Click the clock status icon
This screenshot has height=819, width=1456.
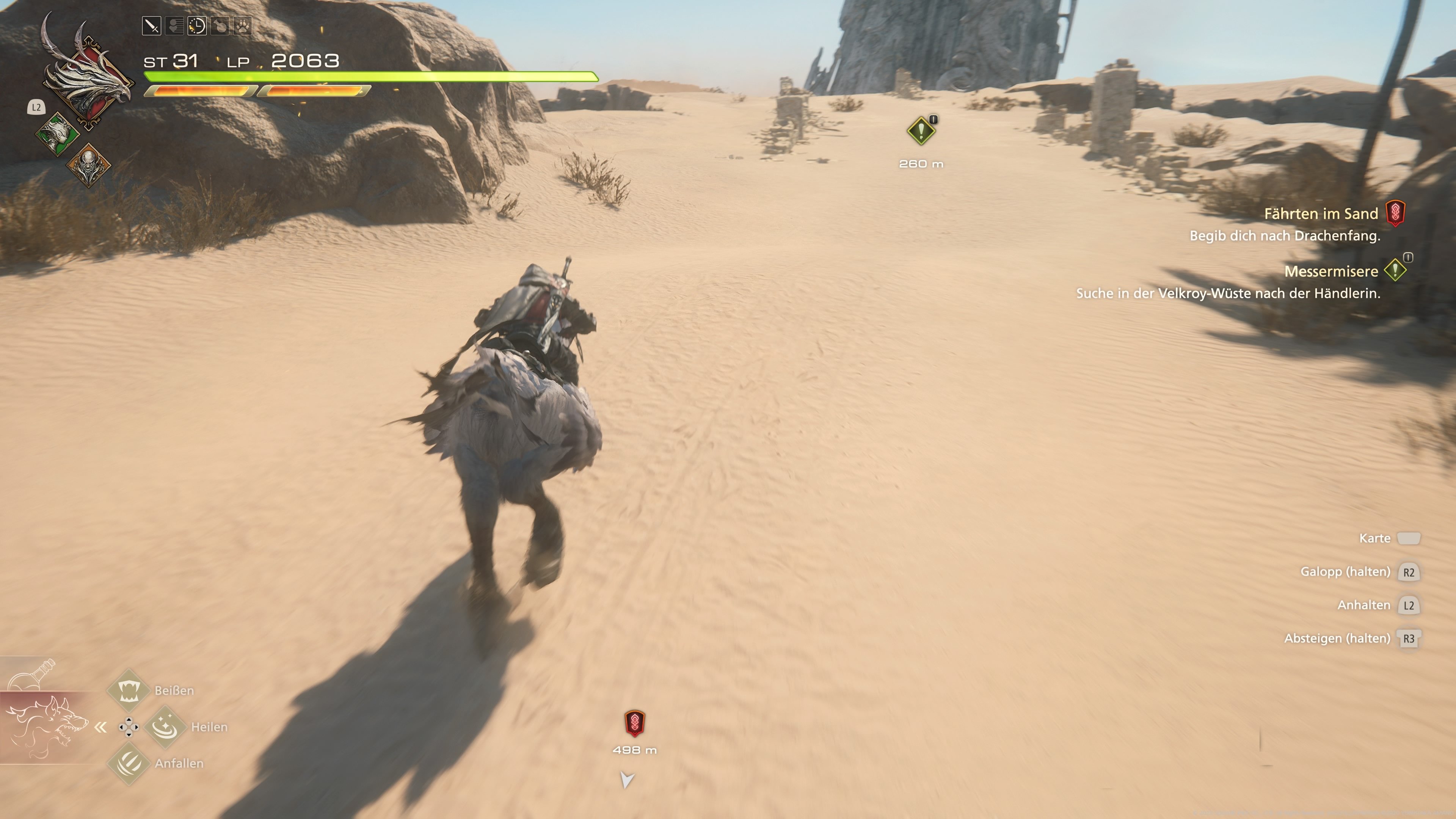[197, 26]
